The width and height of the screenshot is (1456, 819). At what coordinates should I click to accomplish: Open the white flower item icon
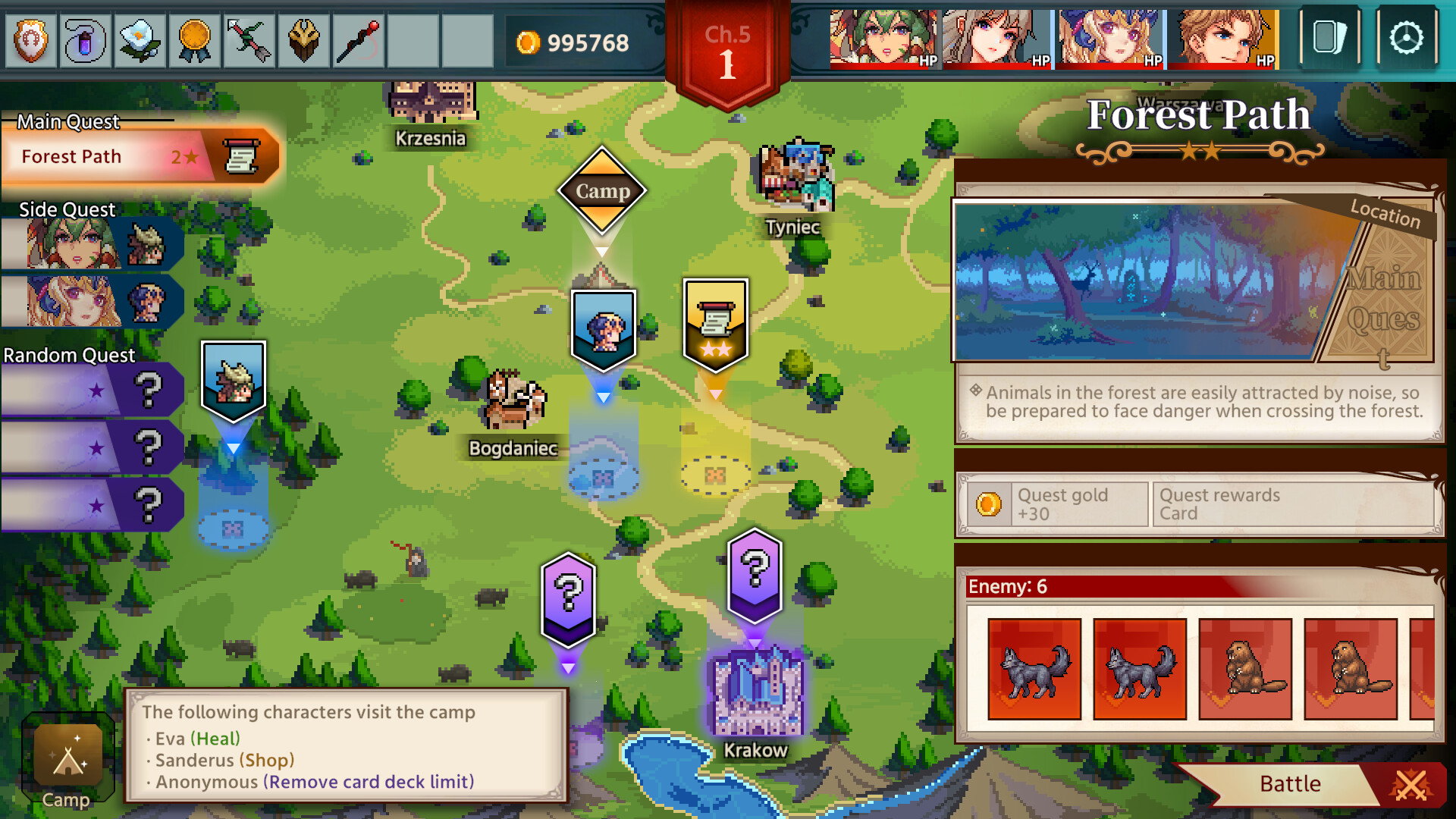coord(140,41)
